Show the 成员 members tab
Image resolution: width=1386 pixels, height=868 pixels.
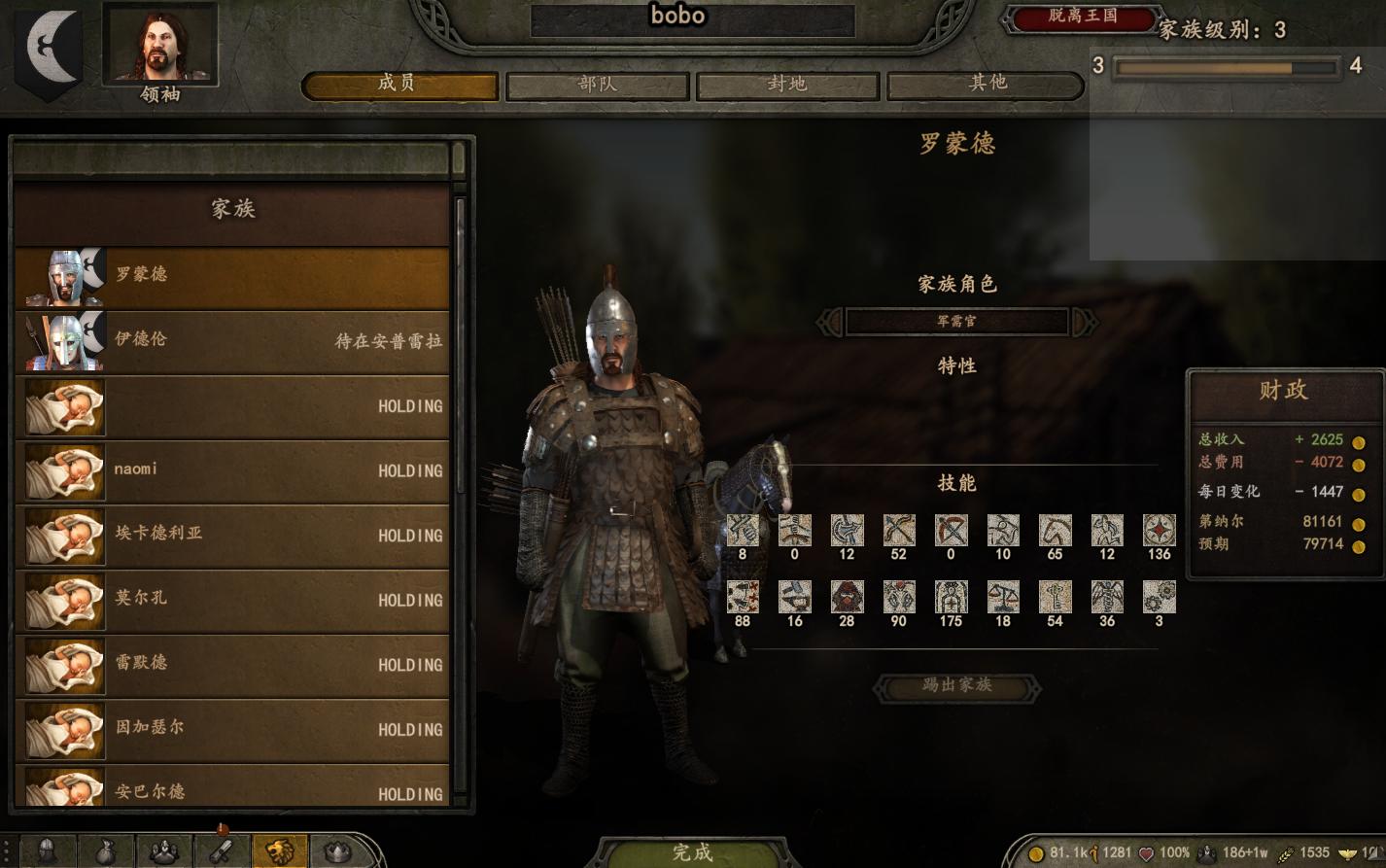(399, 85)
